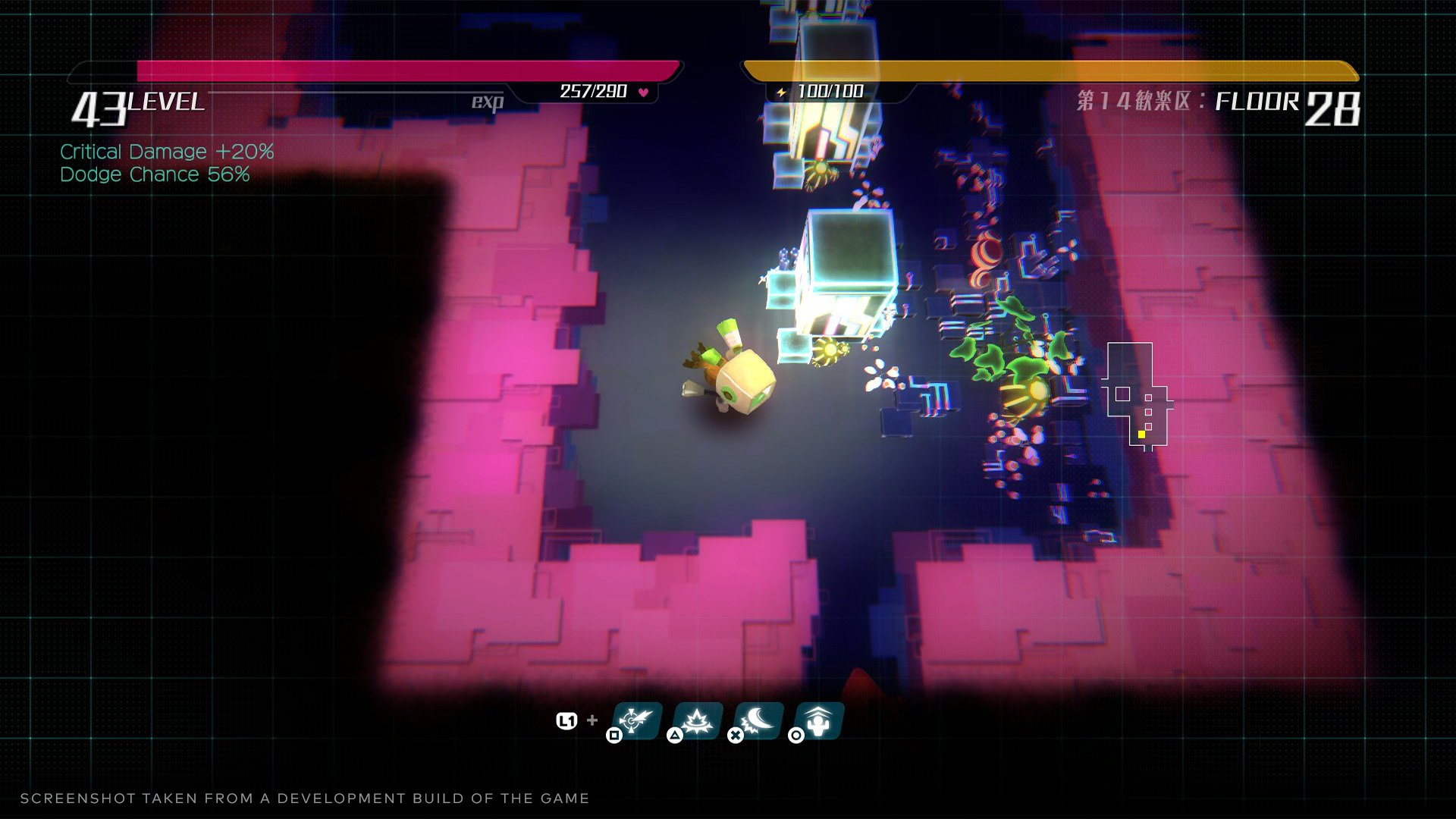Toggle the Dodge Chance 56% buff text
The image size is (1456, 819).
(154, 174)
